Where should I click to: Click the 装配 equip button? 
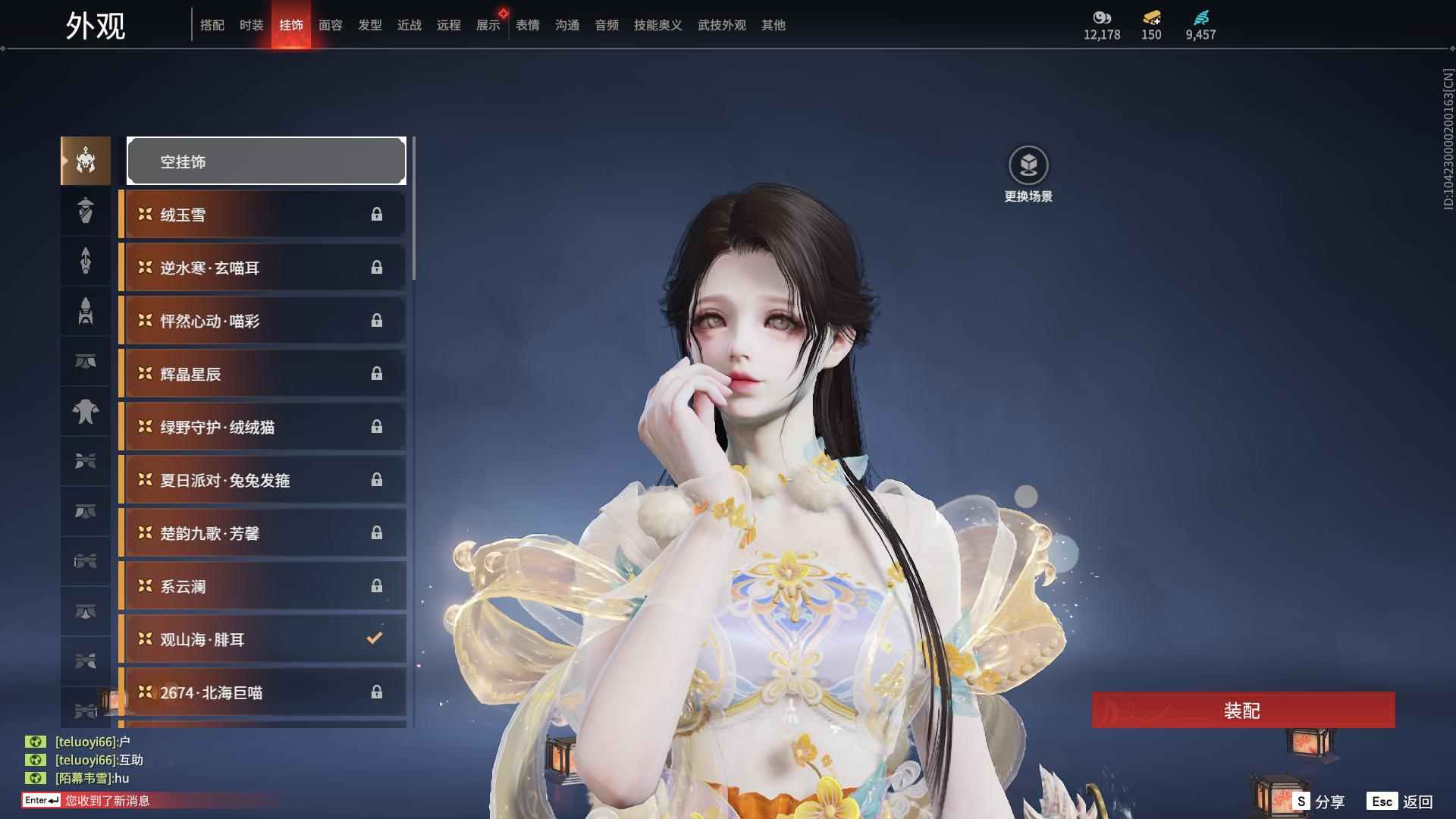point(1244,711)
